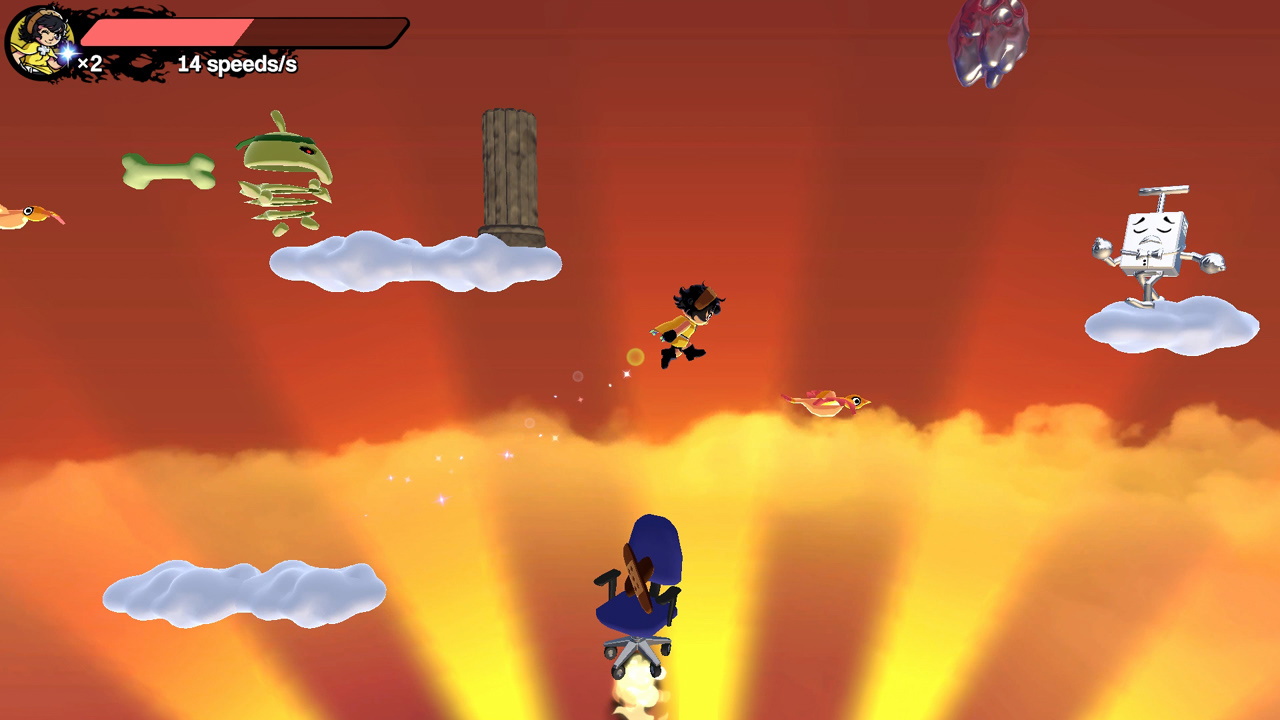Click the green bone floating at left
Viewport: 1280px width, 720px height.
click(x=170, y=170)
